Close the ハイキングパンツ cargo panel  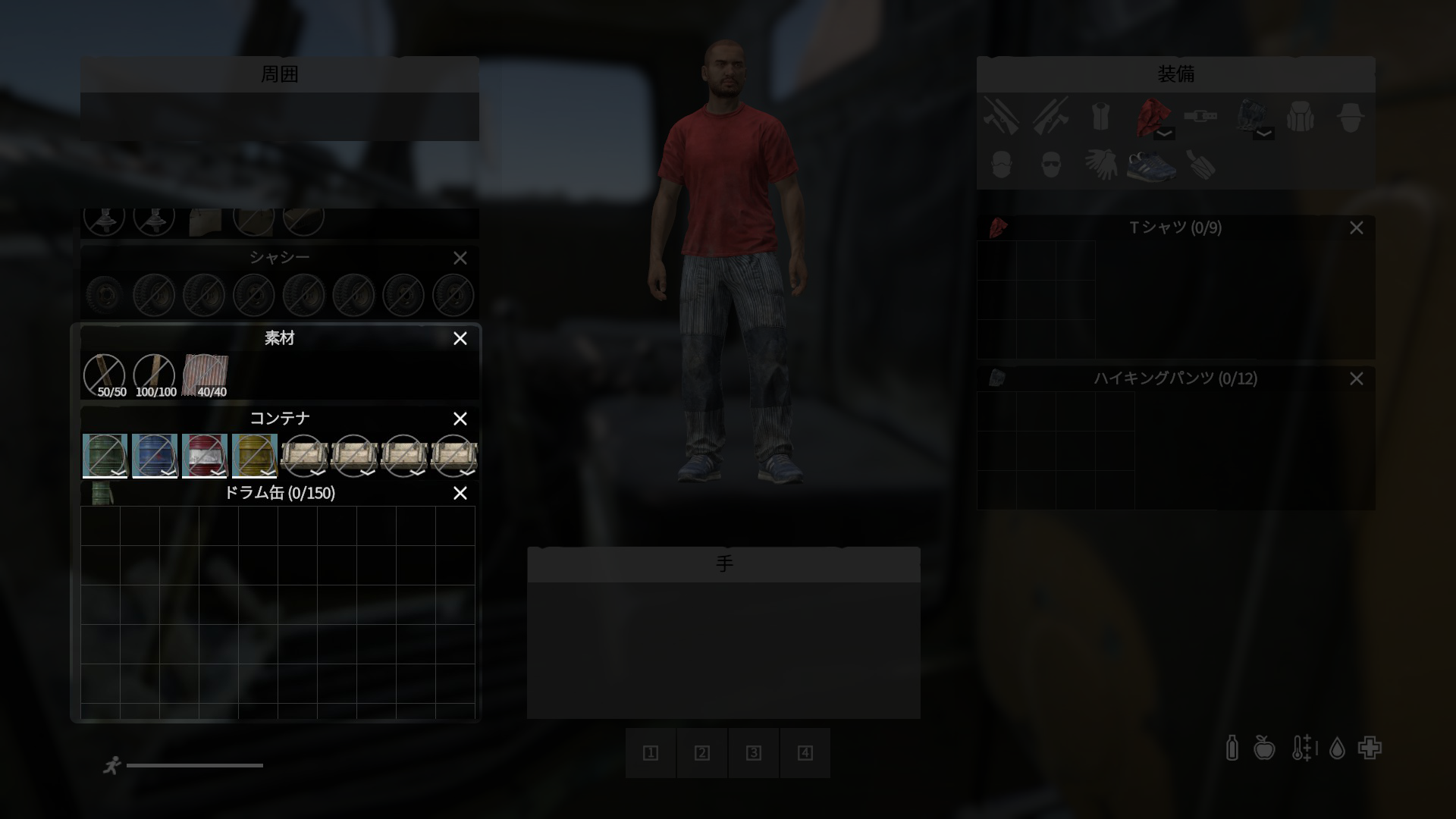[1356, 378]
